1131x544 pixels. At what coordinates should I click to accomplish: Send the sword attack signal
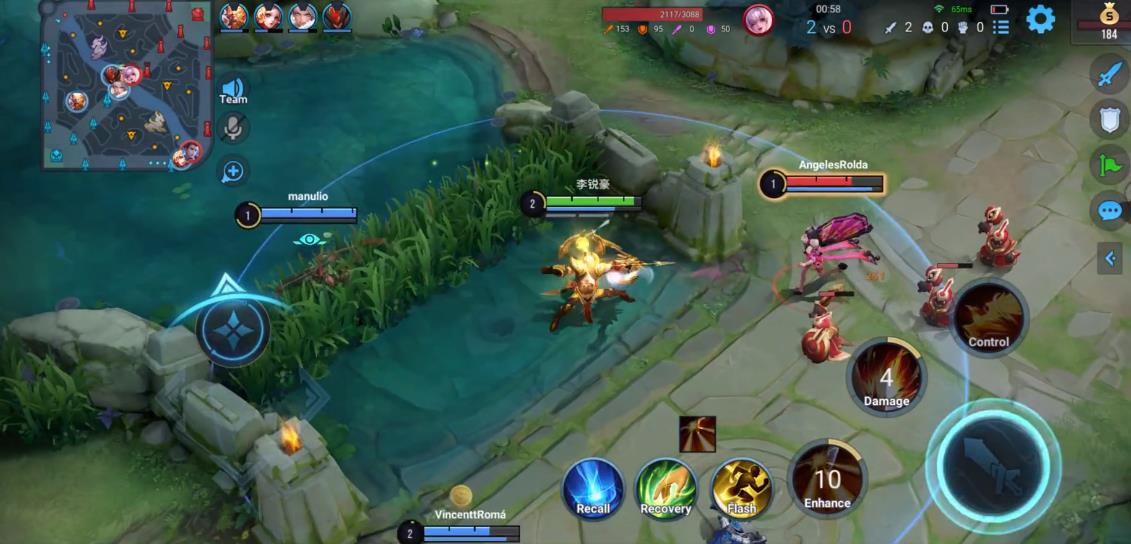[x=1109, y=74]
